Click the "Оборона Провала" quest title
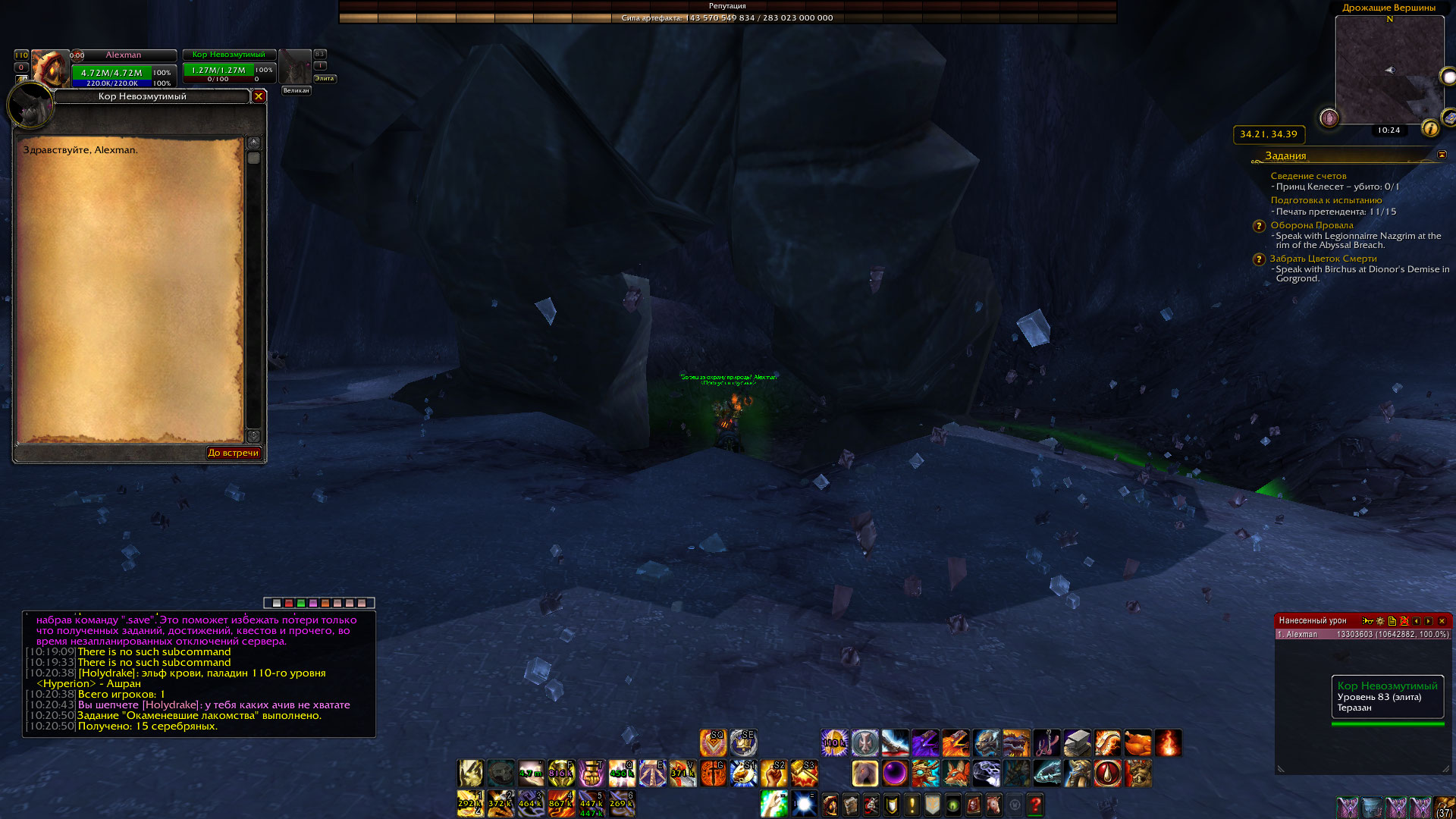The height and width of the screenshot is (819, 1456). coord(1311,225)
